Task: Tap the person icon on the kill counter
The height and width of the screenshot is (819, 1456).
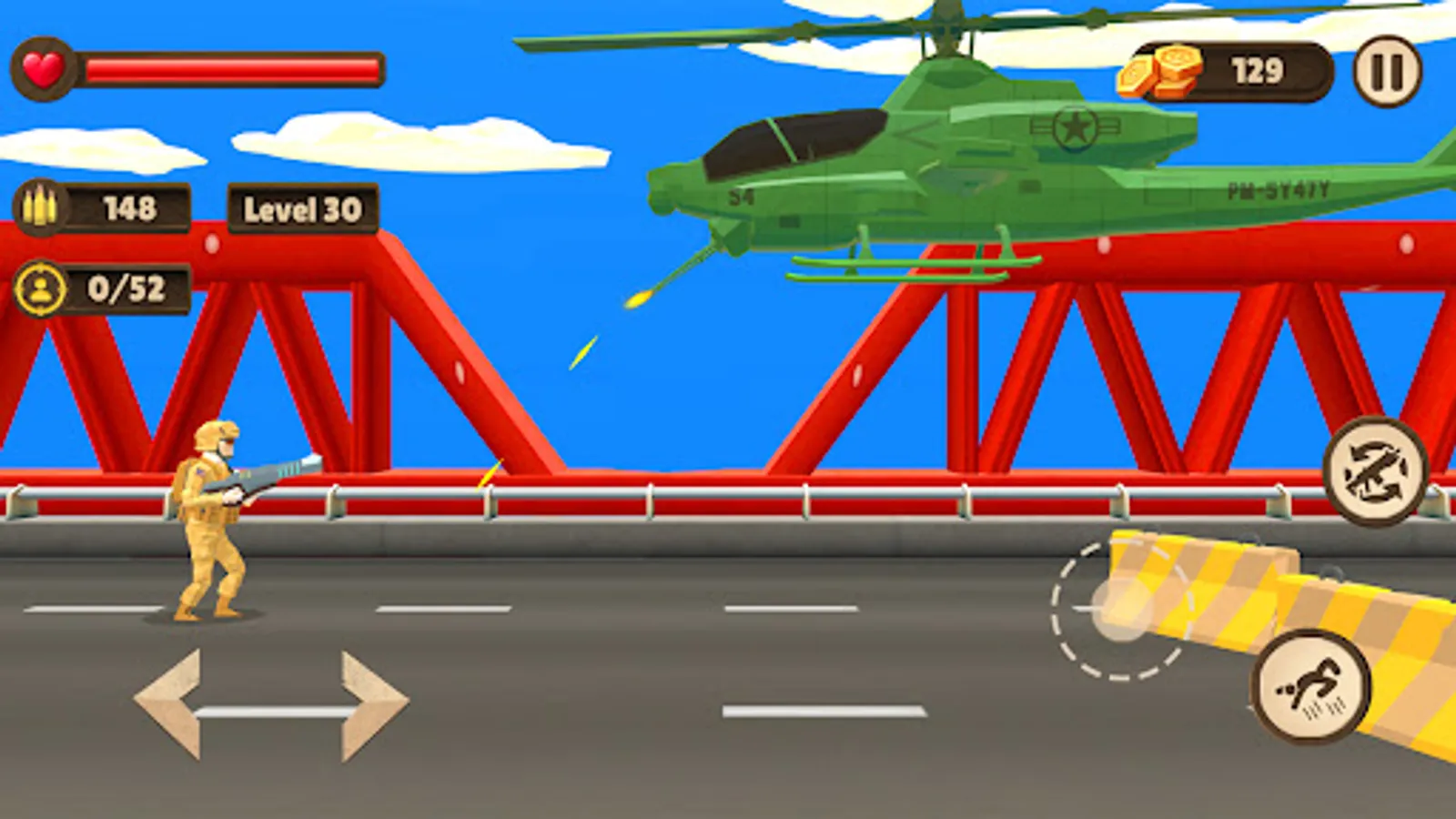Action: [x=41, y=290]
